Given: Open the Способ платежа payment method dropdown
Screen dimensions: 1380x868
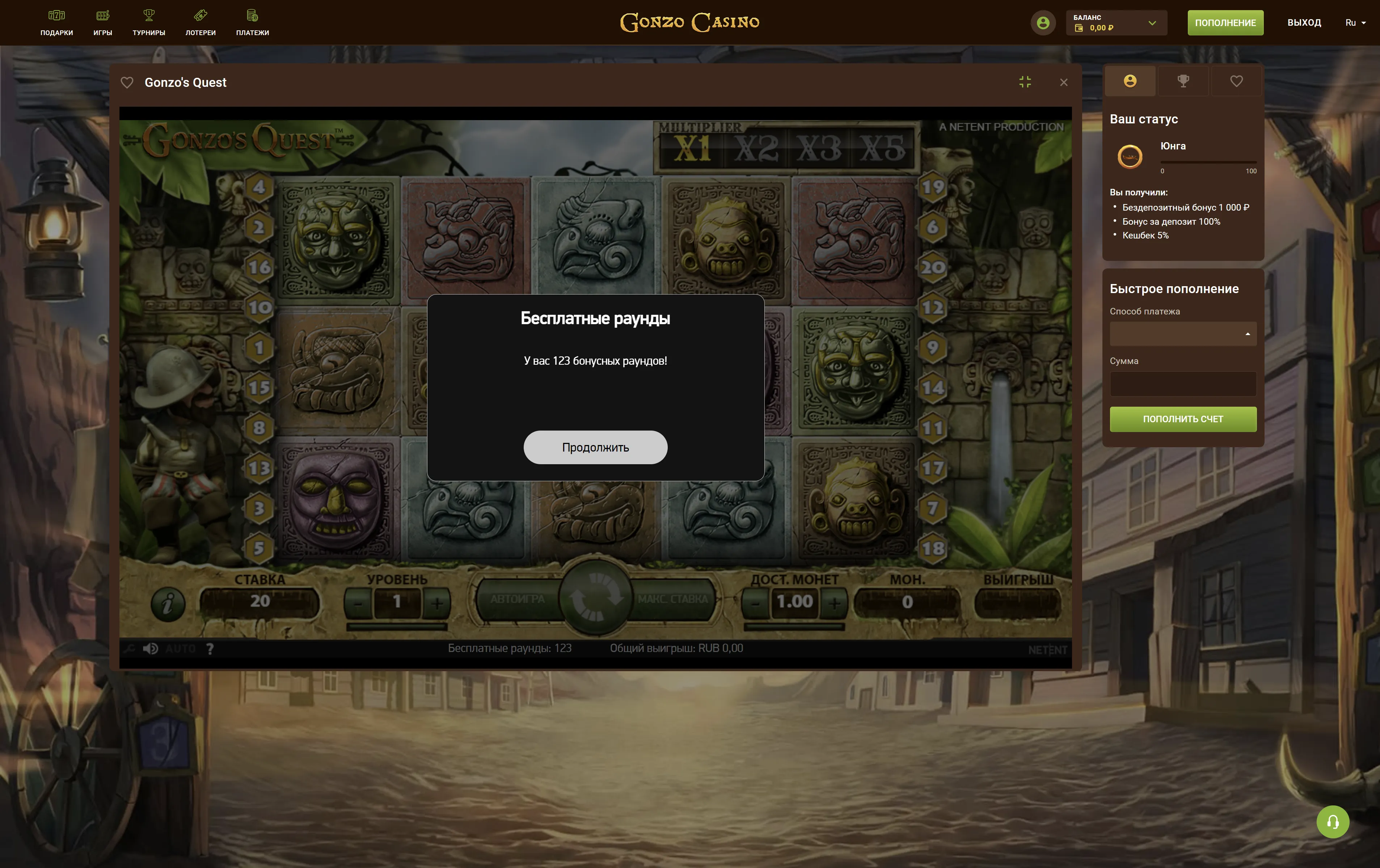Looking at the screenshot, I should click(x=1183, y=334).
